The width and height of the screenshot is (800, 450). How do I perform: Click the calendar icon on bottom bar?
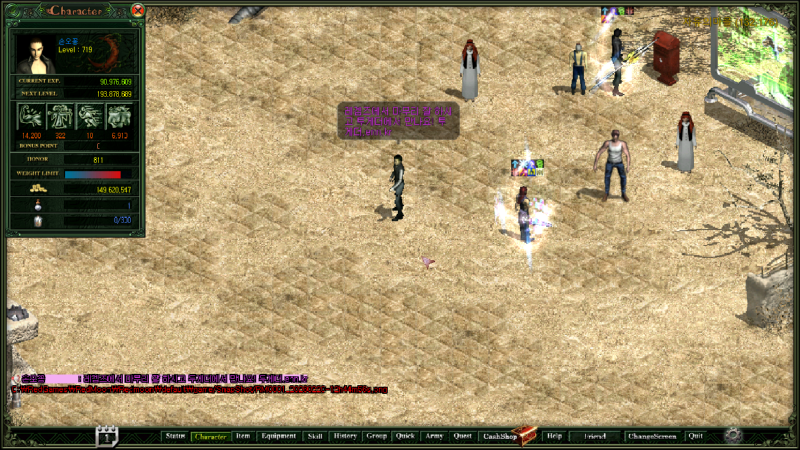click(x=107, y=436)
